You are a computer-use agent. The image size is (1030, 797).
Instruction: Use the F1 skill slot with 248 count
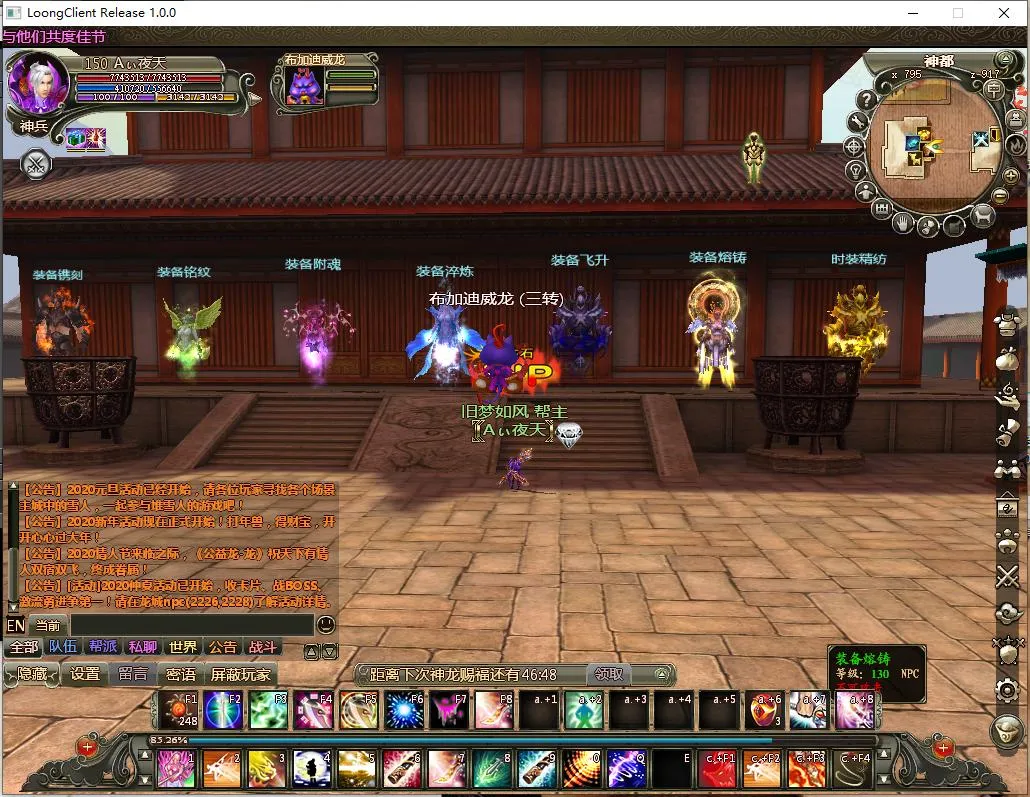pyautogui.click(x=179, y=709)
